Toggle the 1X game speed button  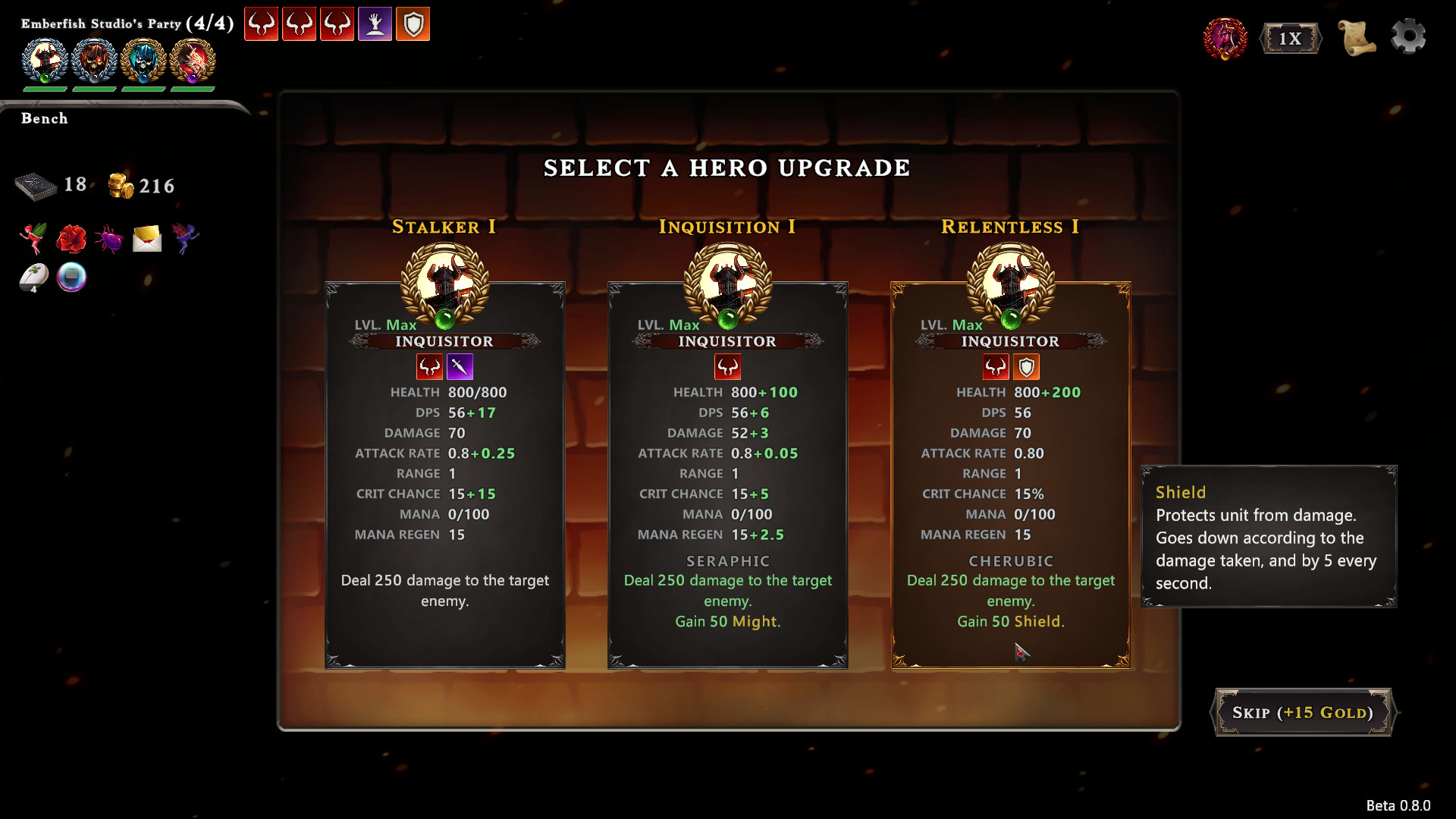[x=1290, y=38]
